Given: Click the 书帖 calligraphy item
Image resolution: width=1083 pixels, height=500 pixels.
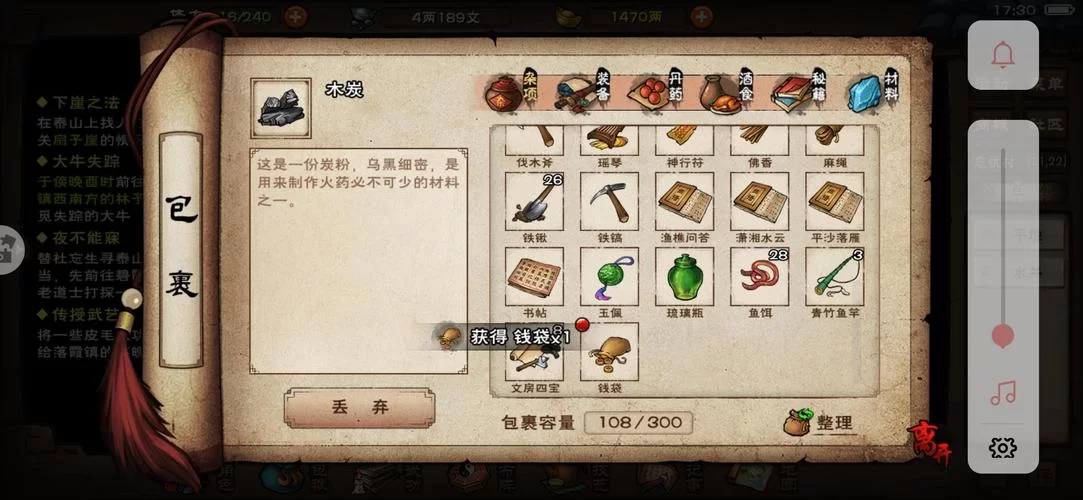Looking at the screenshot, I should click(x=534, y=276).
